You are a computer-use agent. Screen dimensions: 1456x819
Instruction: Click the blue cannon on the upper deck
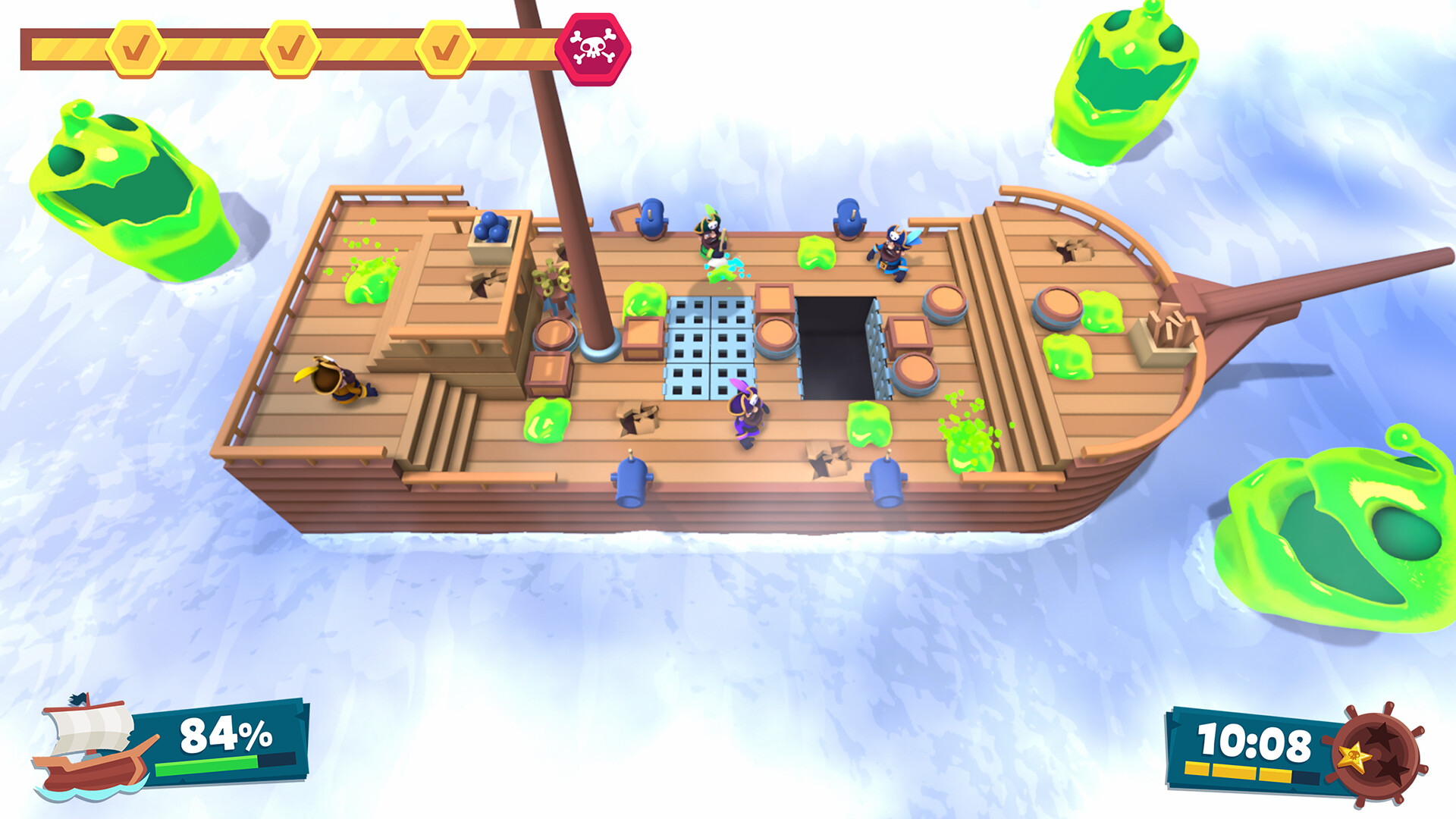coord(652,220)
